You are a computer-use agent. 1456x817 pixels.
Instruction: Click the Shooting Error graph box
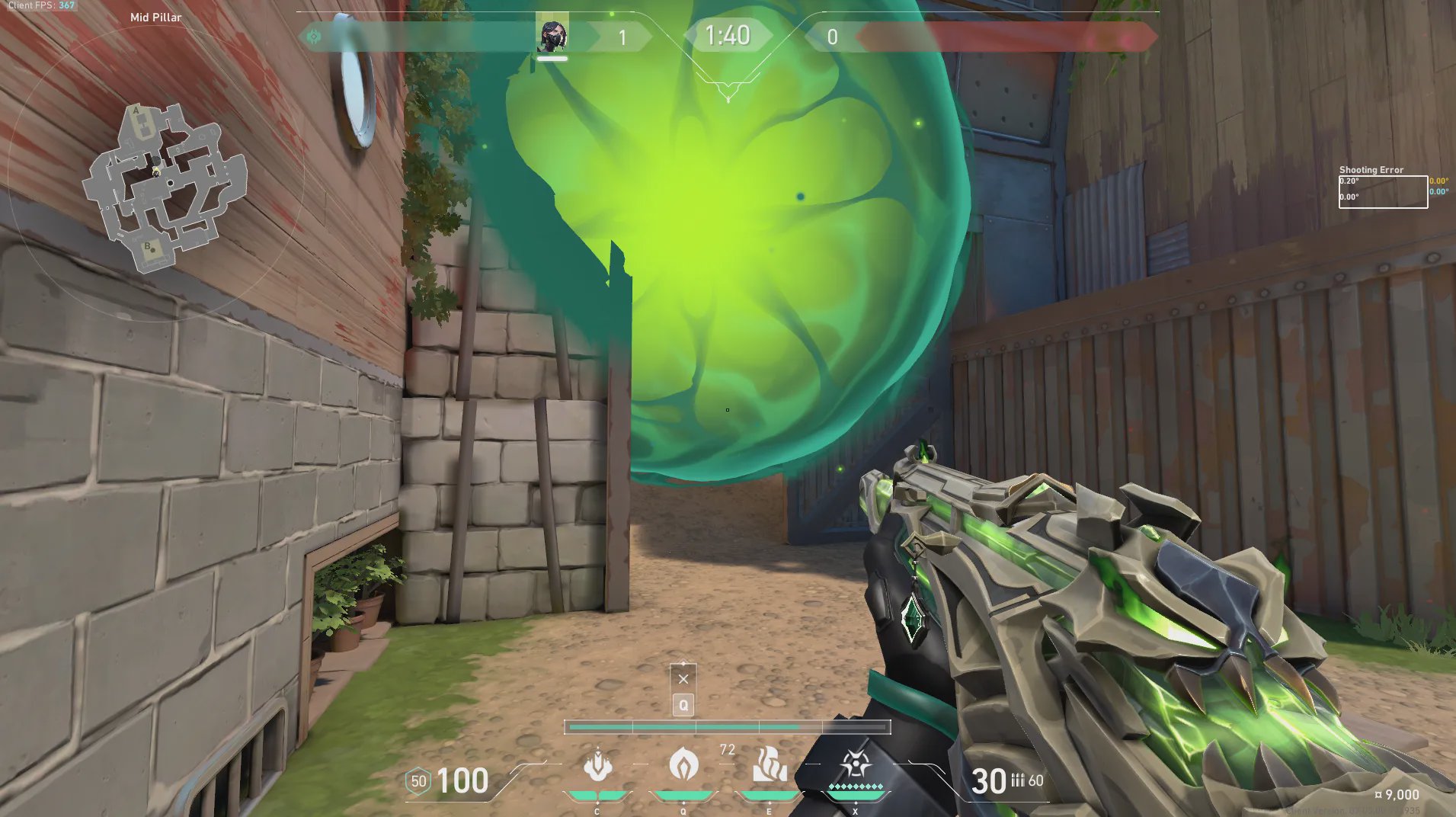(x=1383, y=191)
